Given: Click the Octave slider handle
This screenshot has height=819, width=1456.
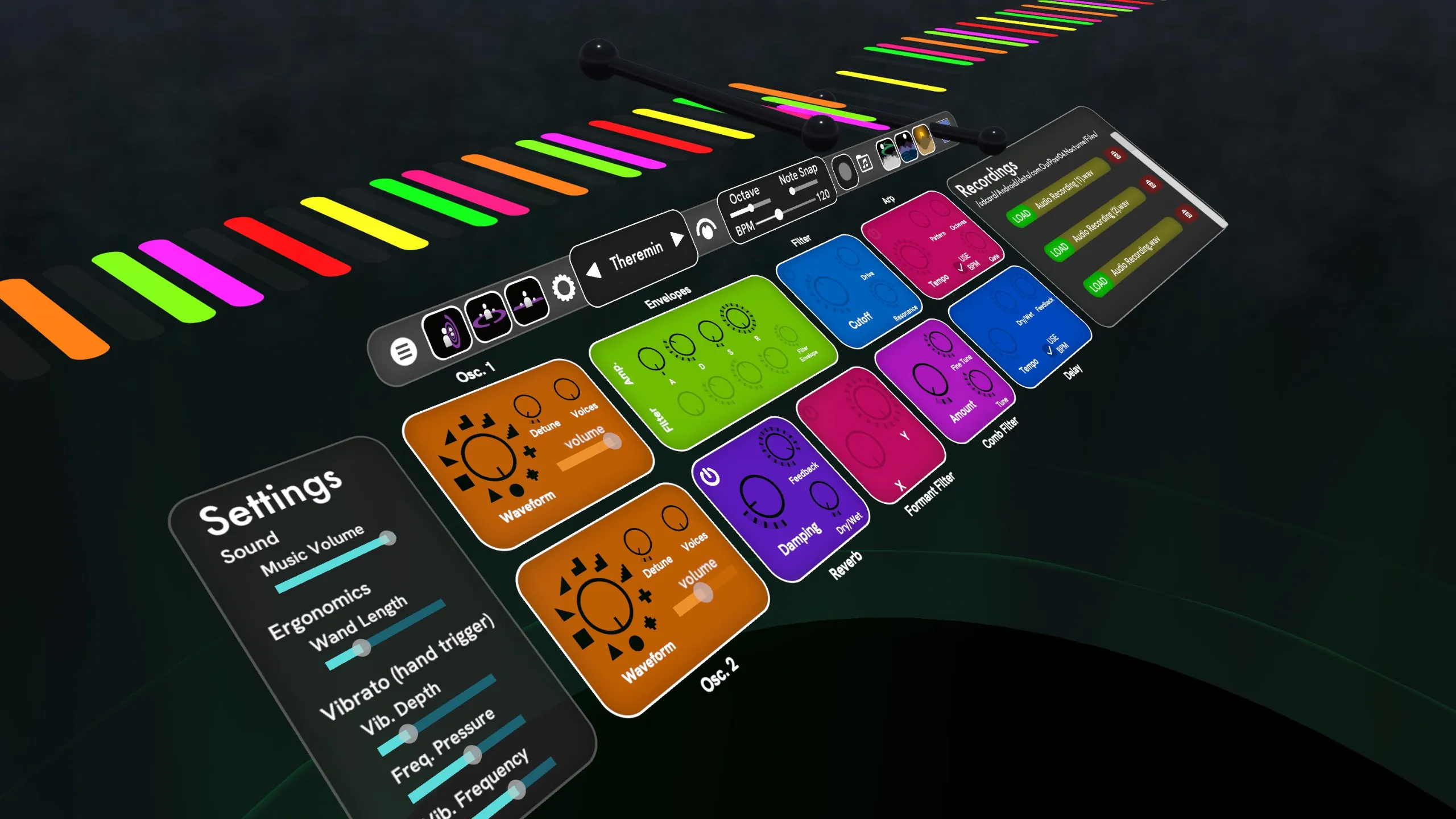Looking at the screenshot, I should (751, 208).
